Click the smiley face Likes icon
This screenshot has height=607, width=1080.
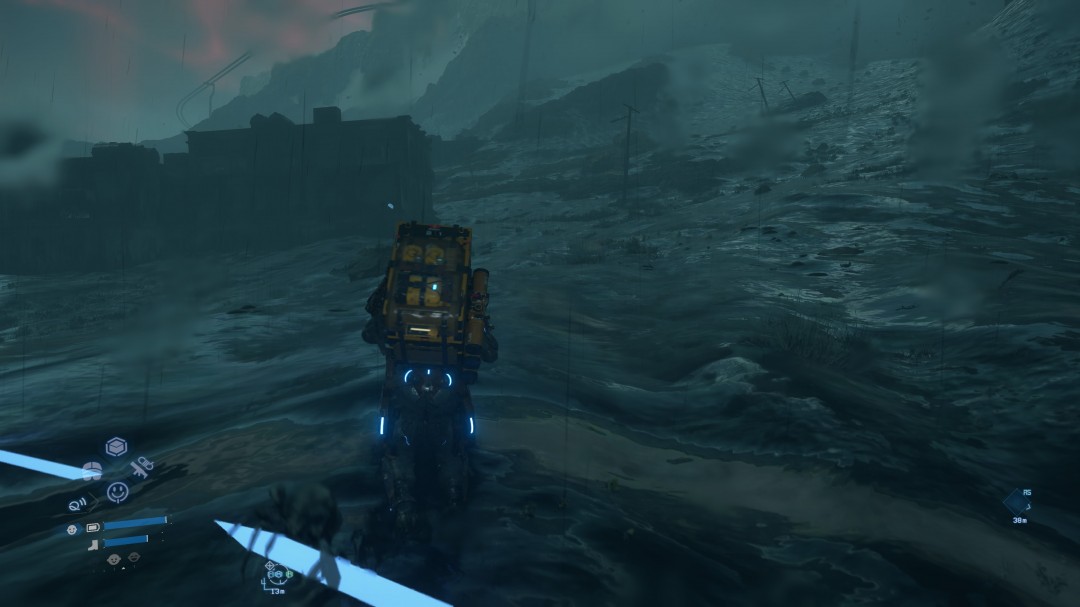coord(117,491)
